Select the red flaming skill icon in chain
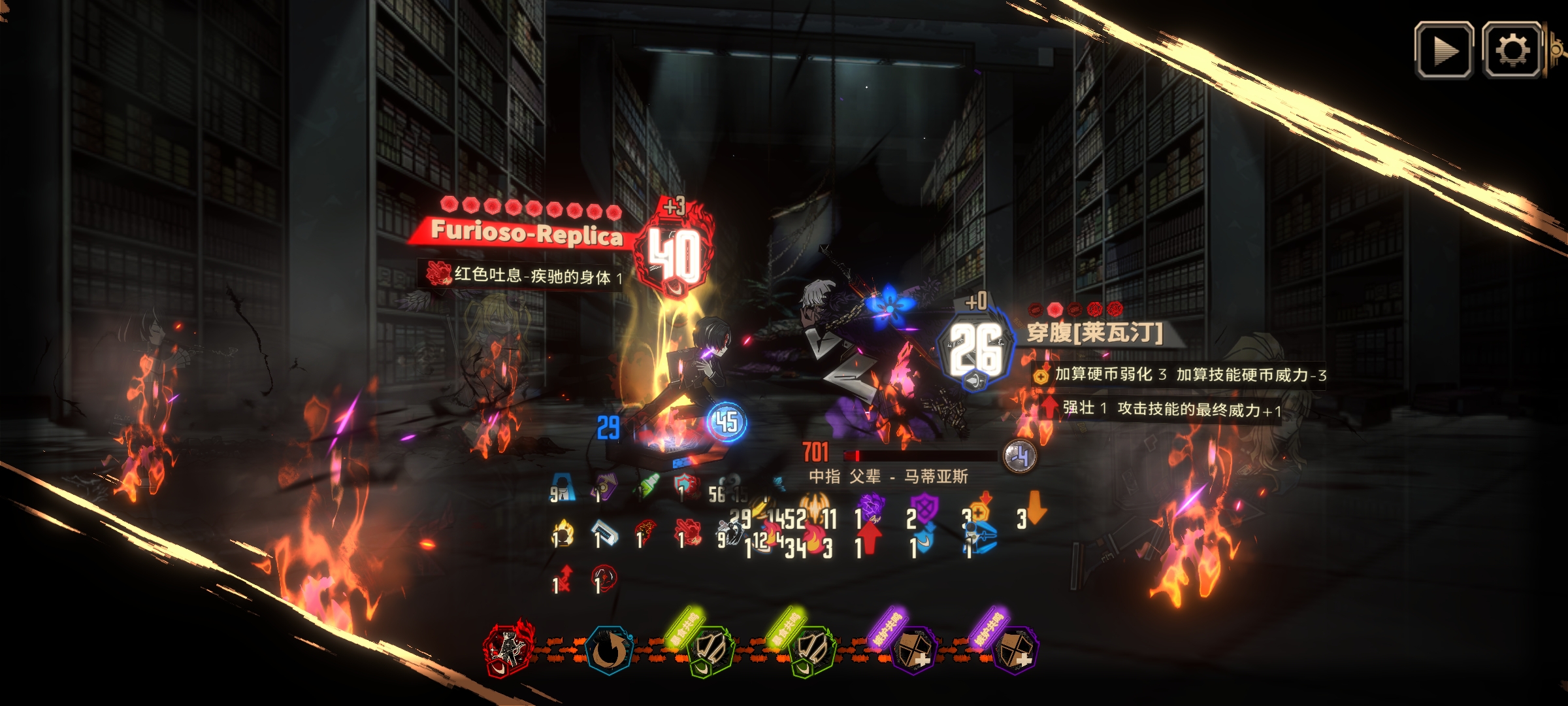 509,650
